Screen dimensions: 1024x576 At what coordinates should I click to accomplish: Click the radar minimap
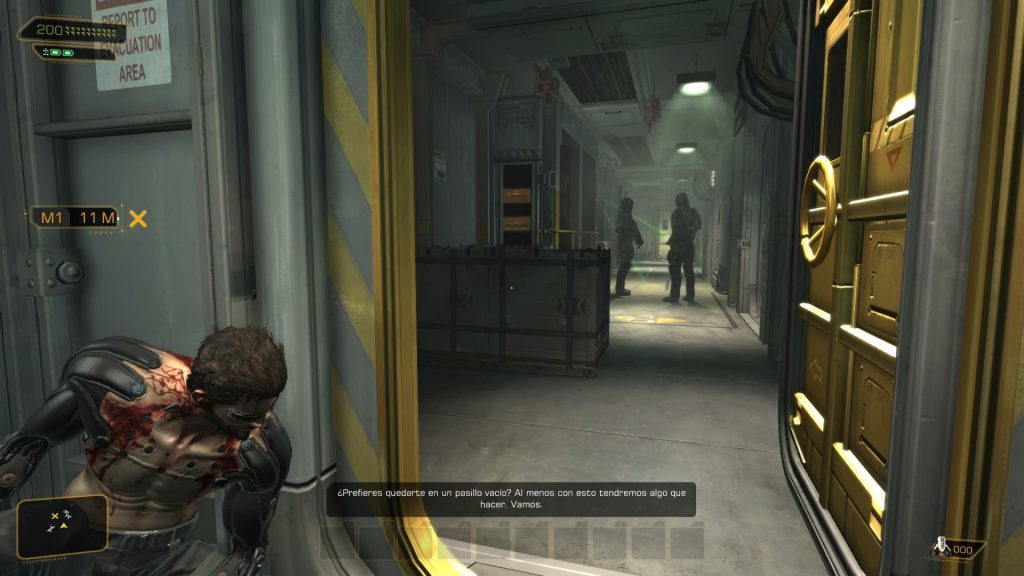click(61, 526)
